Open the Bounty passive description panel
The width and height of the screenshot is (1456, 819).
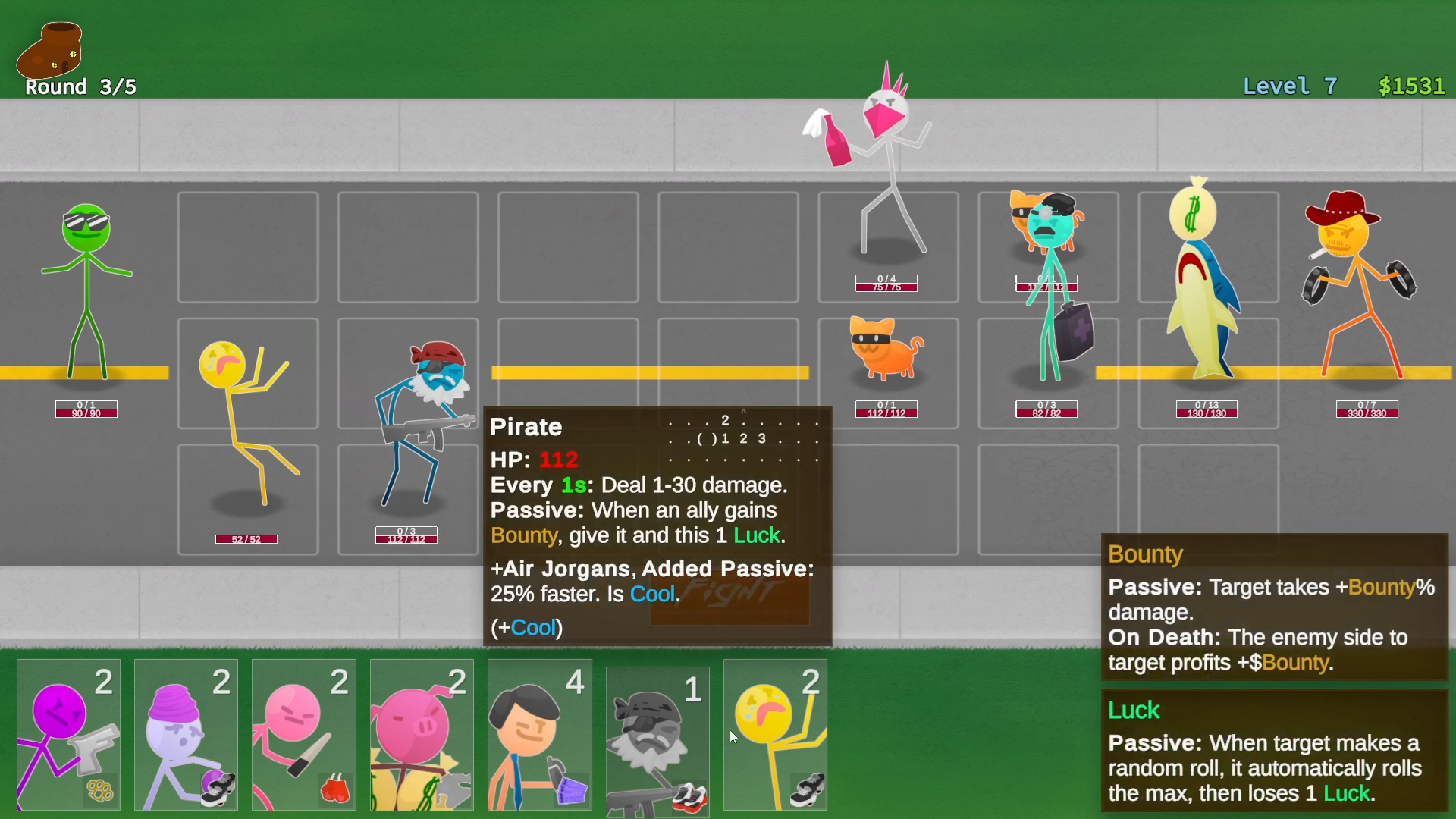[1272, 607]
